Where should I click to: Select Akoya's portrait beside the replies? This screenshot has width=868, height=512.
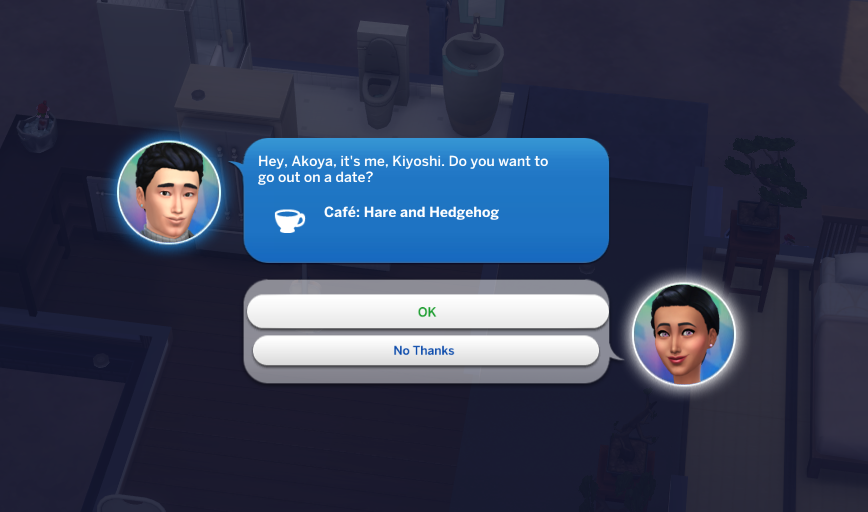click(684, 335)
